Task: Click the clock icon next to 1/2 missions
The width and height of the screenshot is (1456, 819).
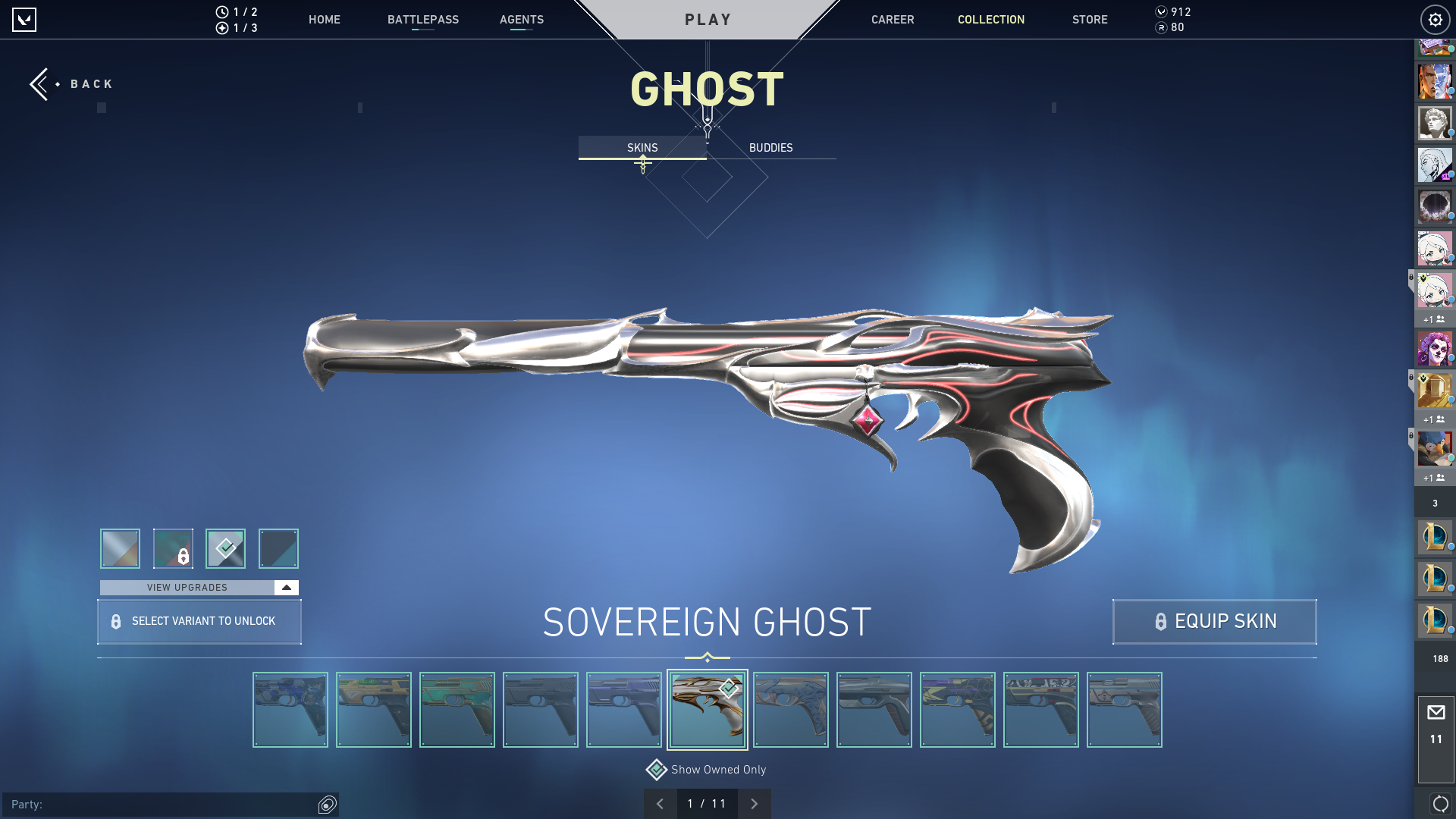Action: click(222, 12)
